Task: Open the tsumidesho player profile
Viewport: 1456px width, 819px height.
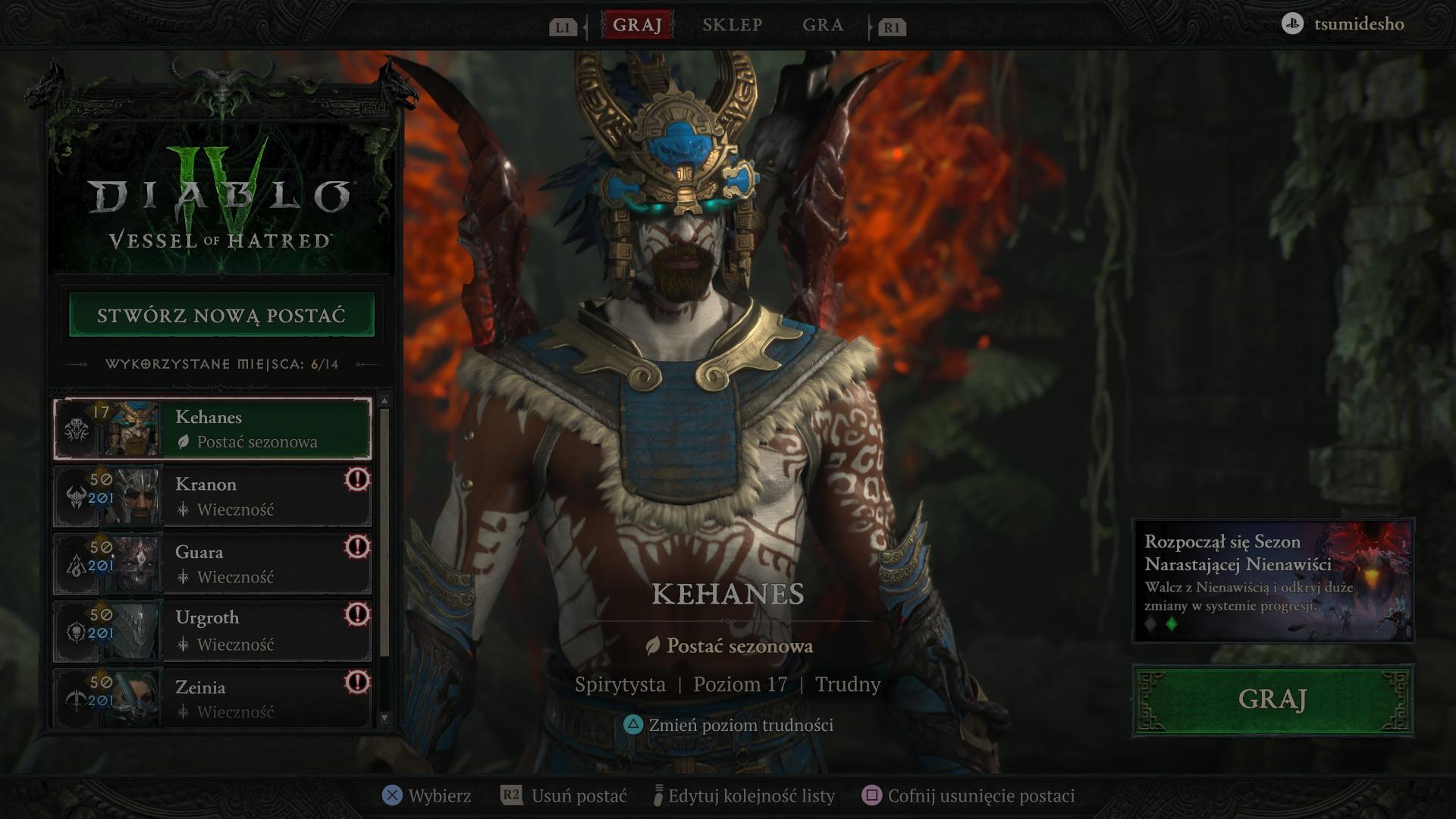Action: [1344, 24]
